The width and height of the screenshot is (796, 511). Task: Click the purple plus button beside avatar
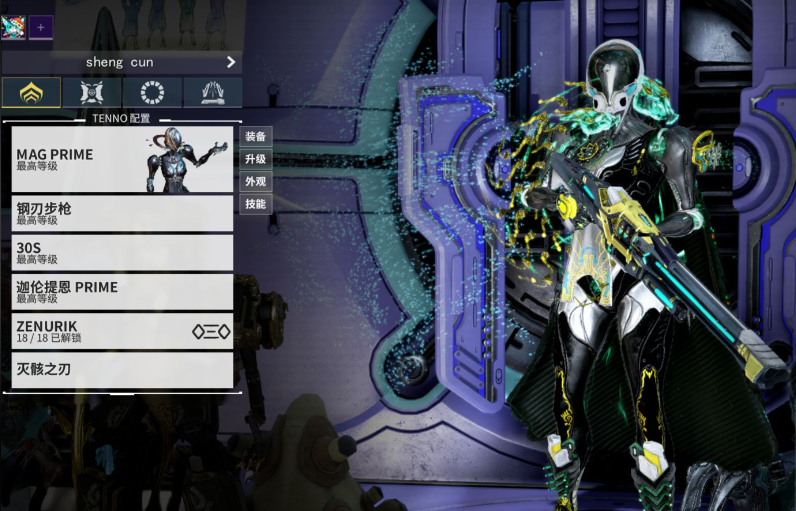point(41,27)
